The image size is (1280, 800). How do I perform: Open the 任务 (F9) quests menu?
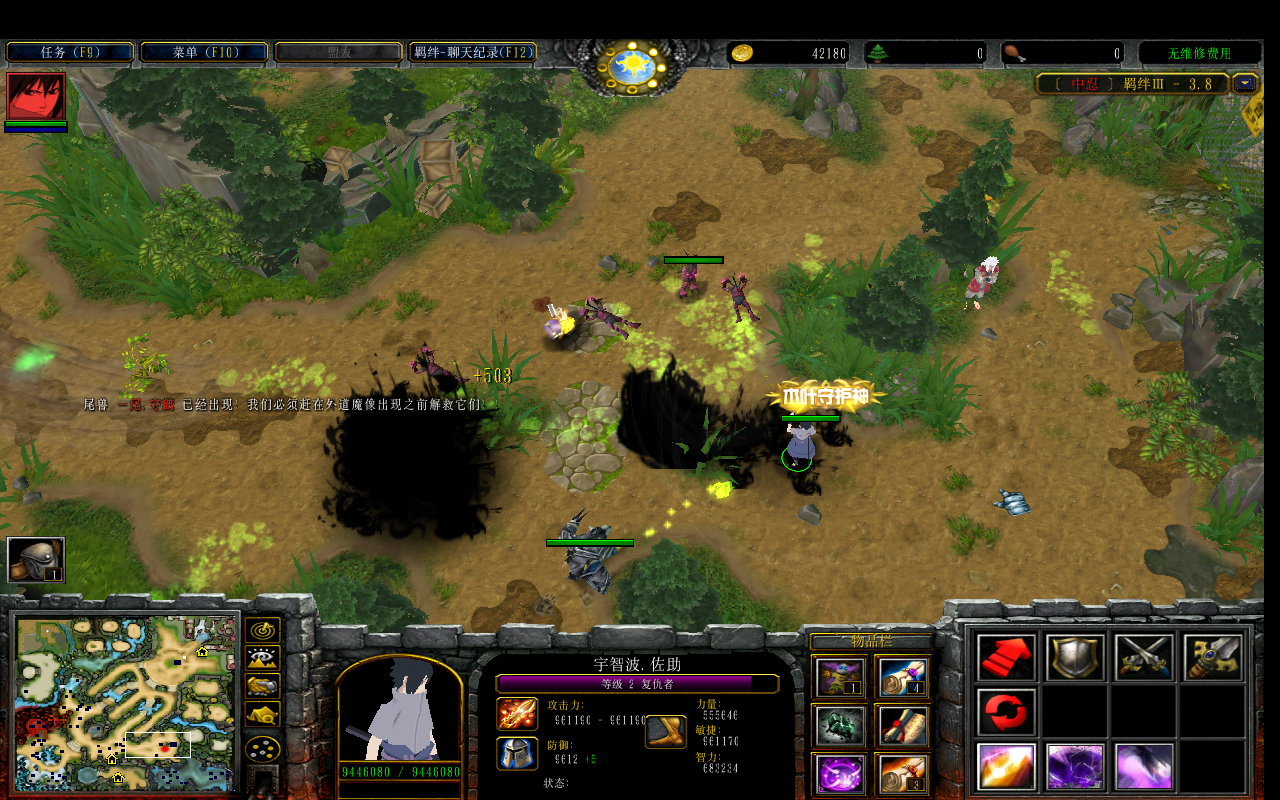point(70,52)
